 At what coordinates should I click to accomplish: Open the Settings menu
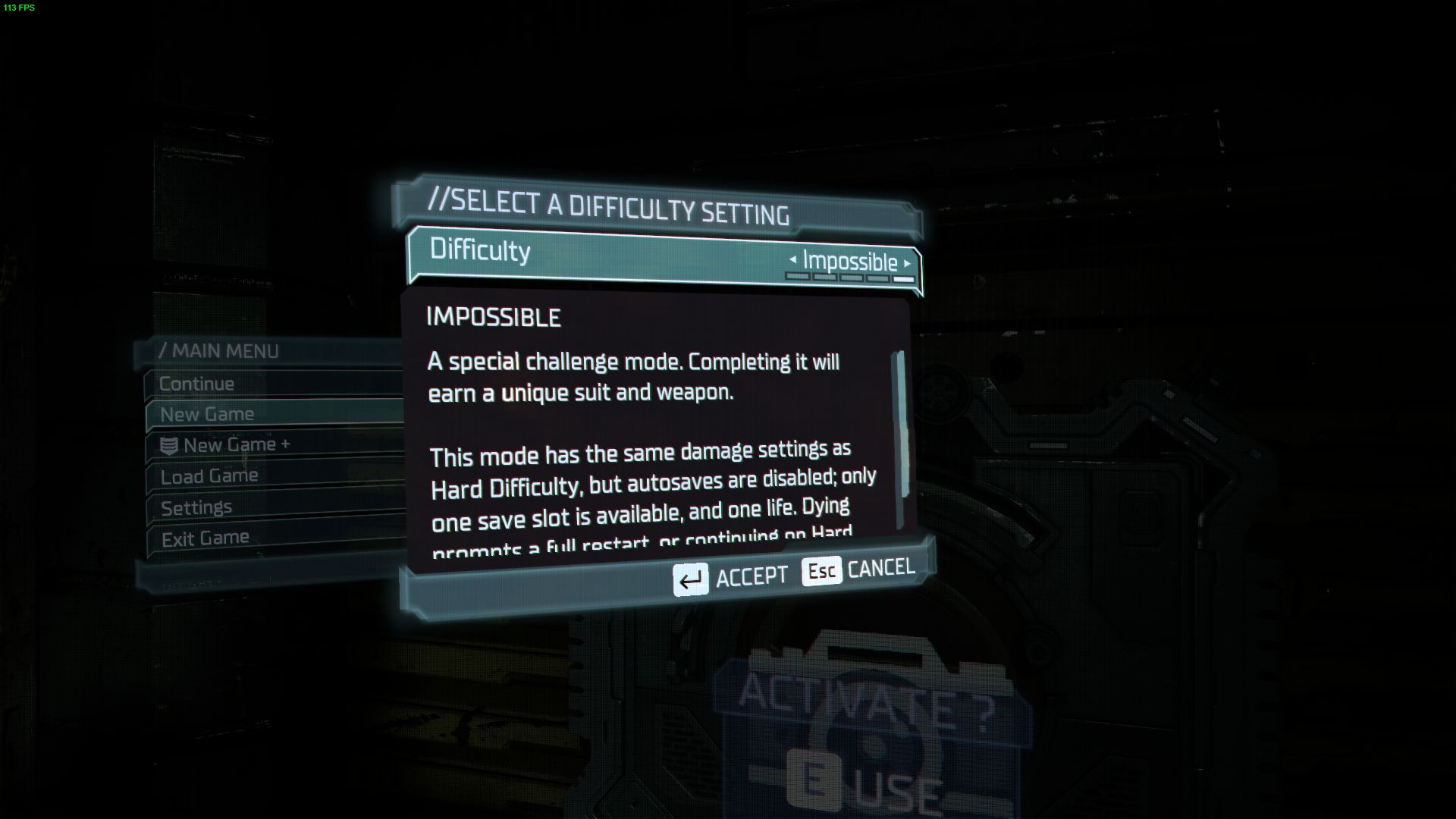pyautogui.click(x=196, y=507)
